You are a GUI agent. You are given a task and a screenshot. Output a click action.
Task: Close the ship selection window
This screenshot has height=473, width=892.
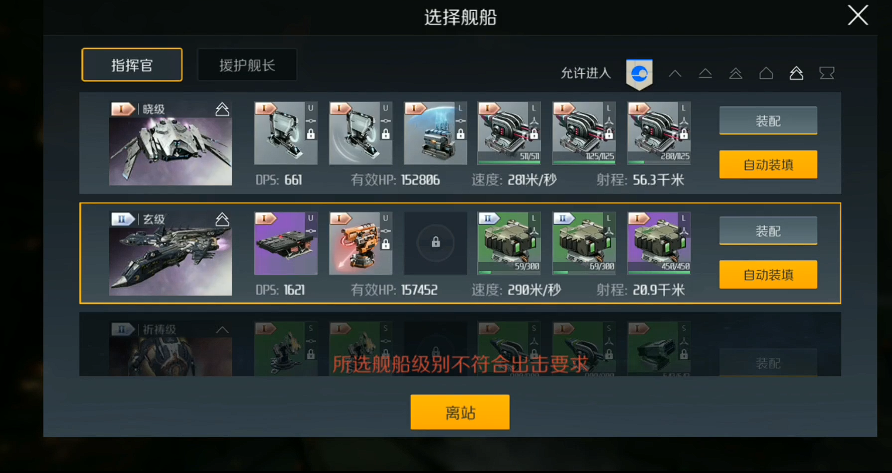[x=857, y=15]
